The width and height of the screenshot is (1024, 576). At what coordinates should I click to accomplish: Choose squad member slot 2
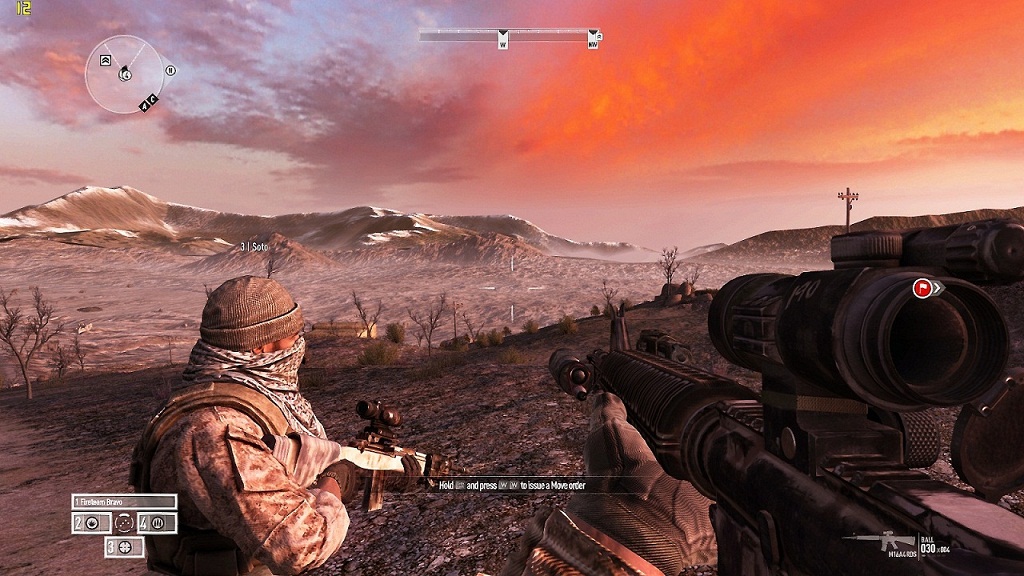coord(89,523)
